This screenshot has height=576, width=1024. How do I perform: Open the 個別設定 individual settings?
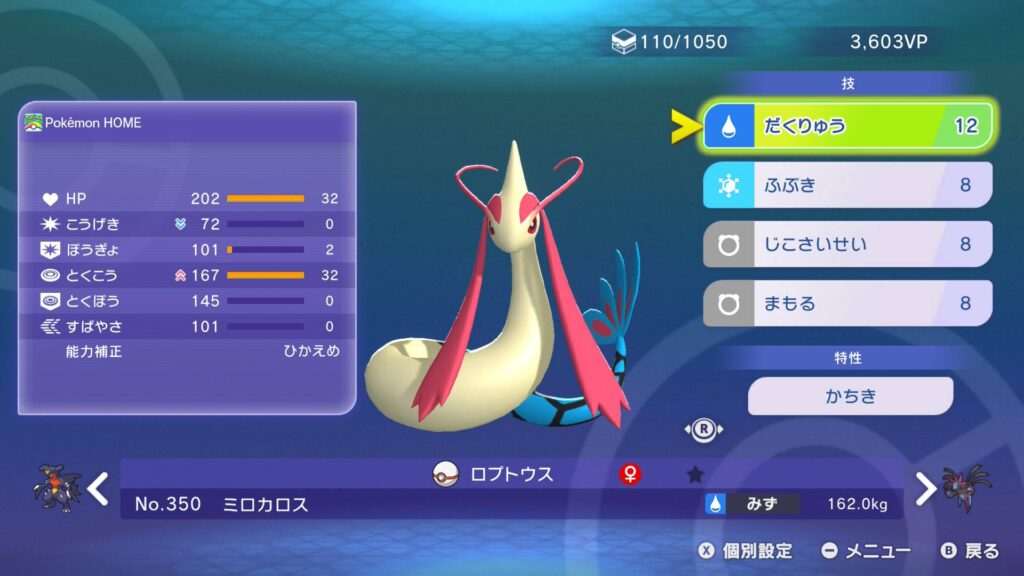(x=745, y=551)
